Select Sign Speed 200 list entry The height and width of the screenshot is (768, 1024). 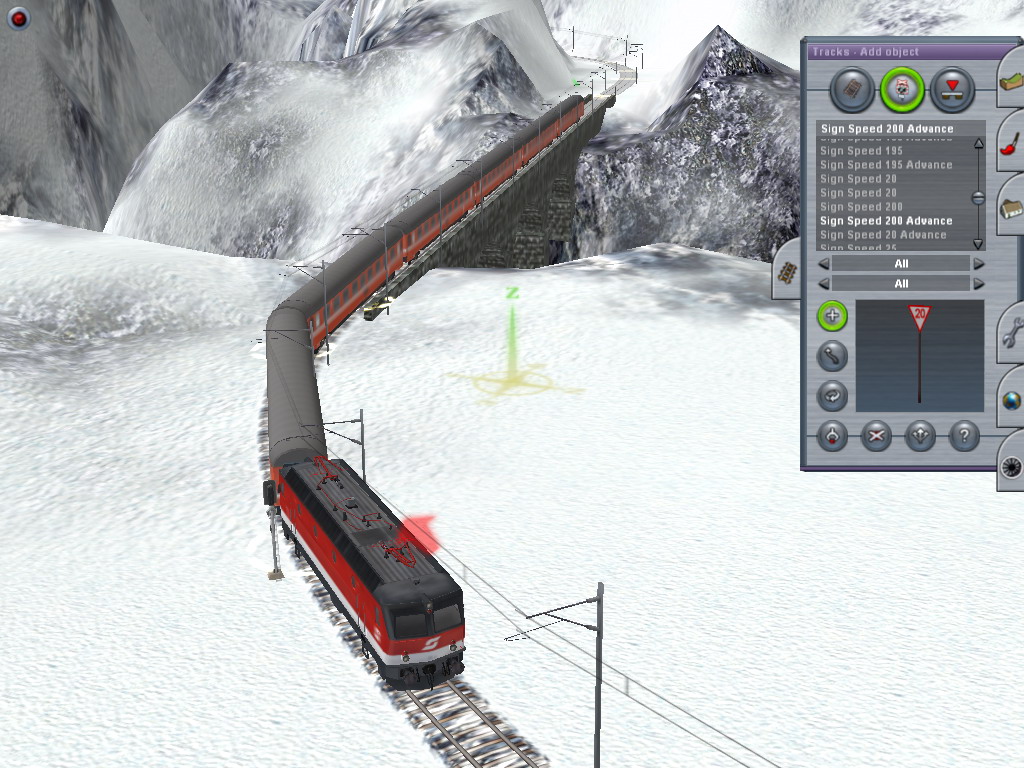(861, 207)
